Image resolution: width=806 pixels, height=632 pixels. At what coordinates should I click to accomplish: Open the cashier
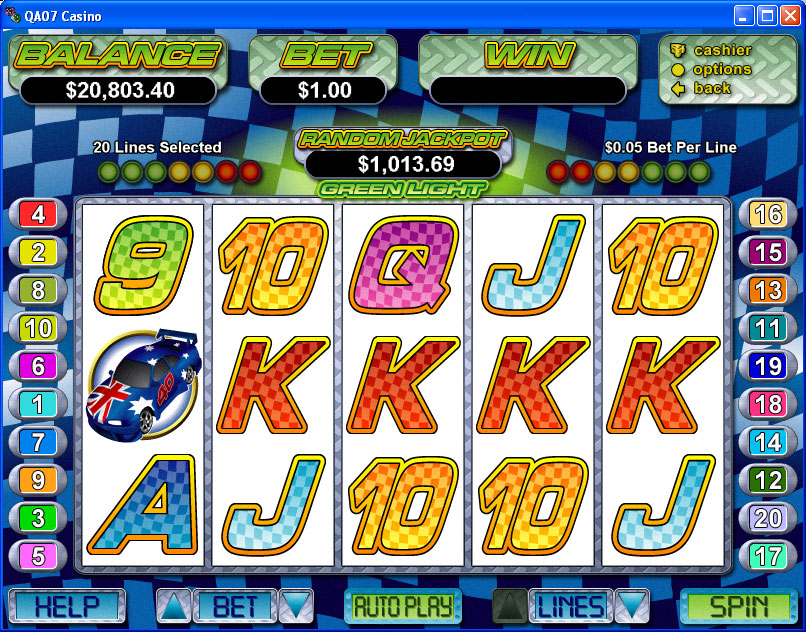click(x=722, y=50)
